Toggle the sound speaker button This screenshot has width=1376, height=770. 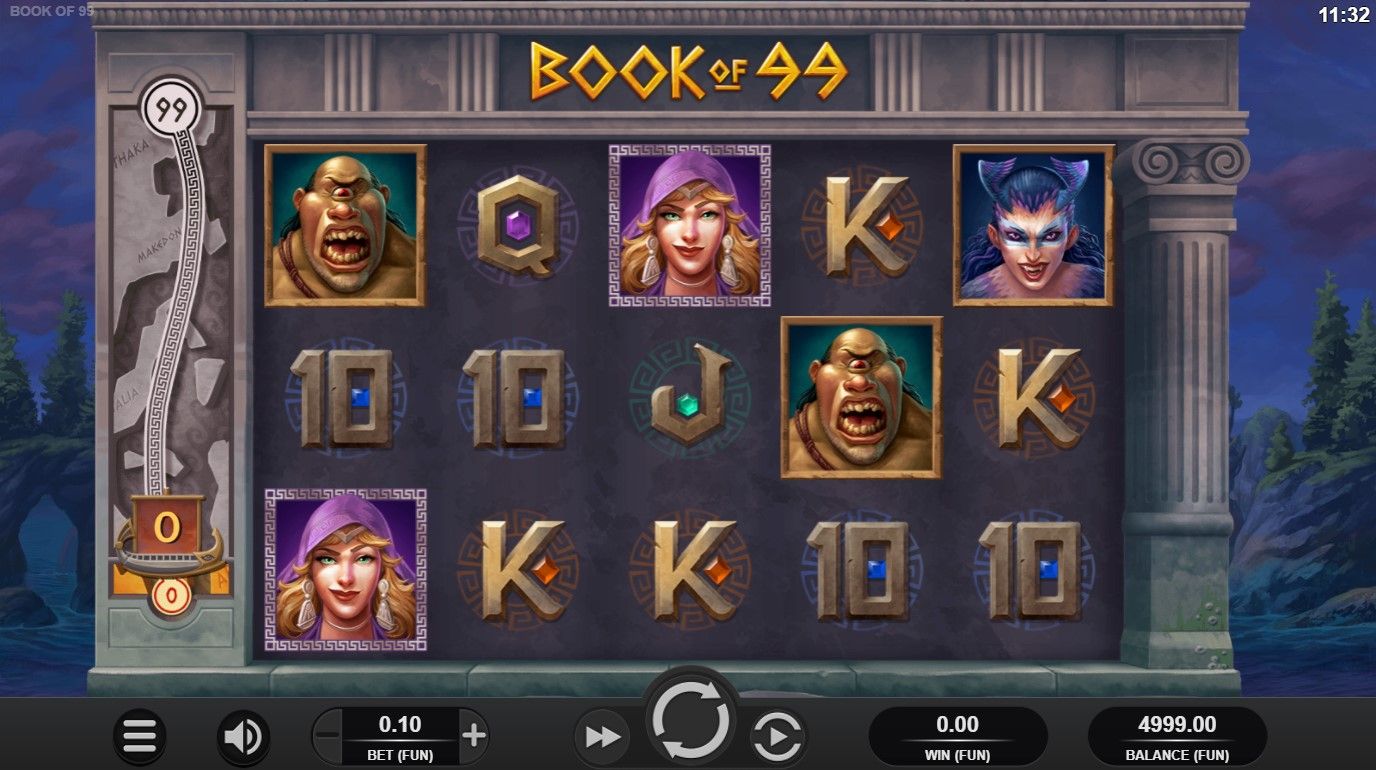point(242,737)
